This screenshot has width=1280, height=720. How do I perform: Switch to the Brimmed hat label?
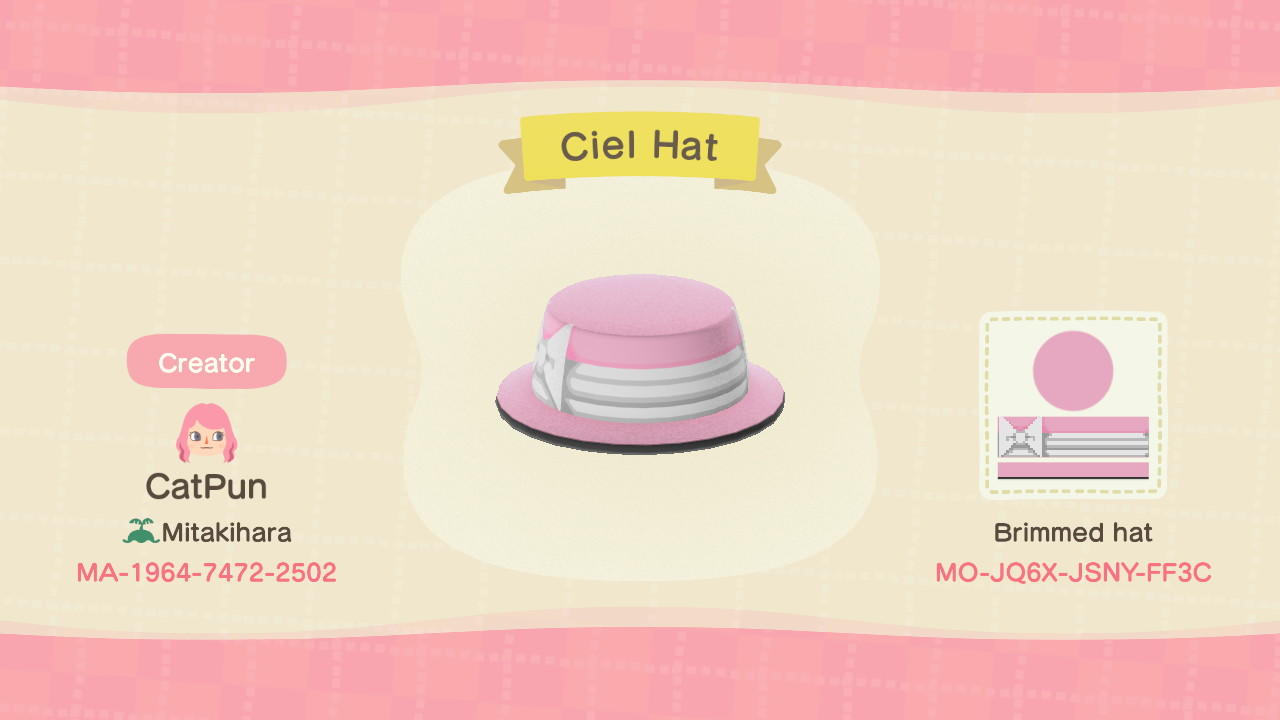click(x=1075, y=532)
